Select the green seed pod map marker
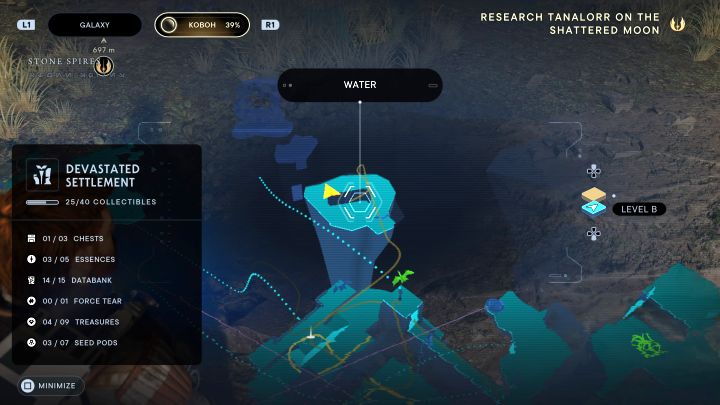The image size is (720, 405). (404, 276)
